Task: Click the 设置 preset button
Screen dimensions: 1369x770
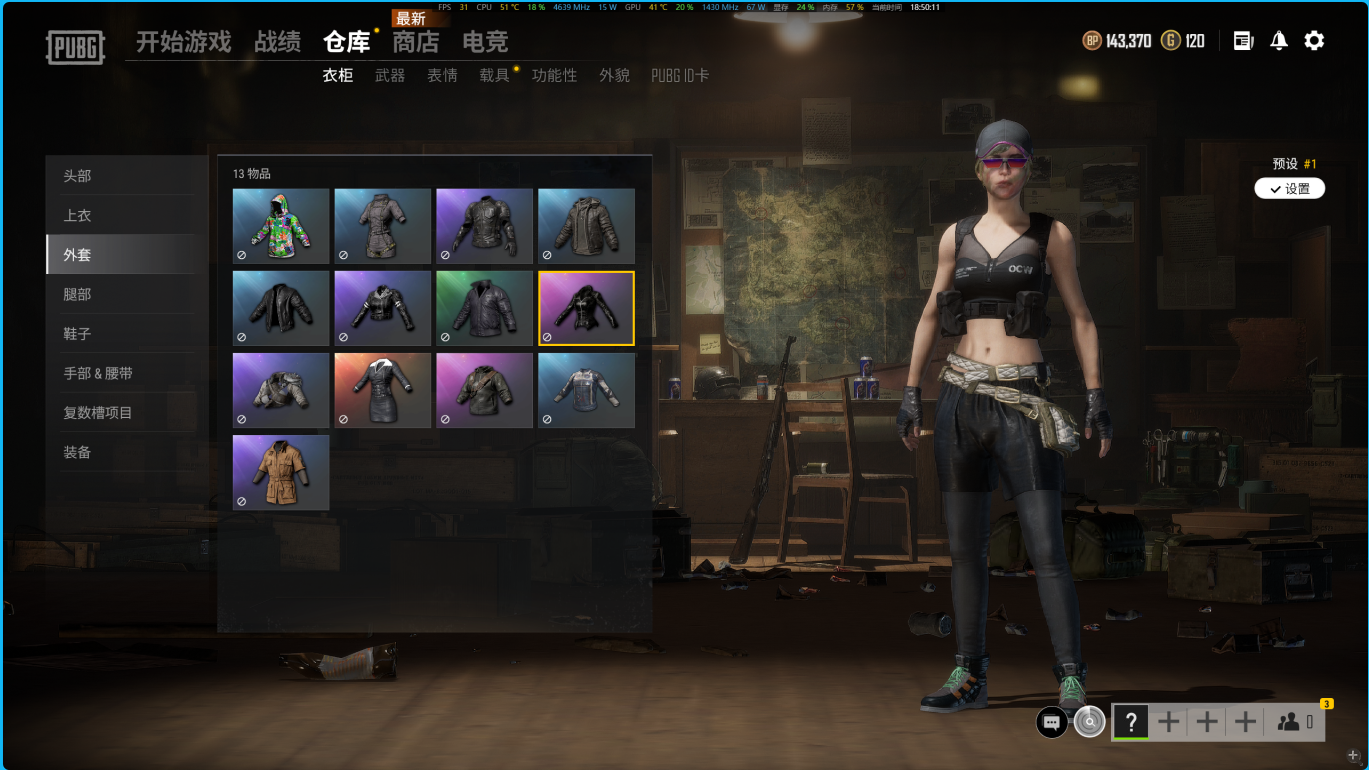Action: click(1289, 189)
